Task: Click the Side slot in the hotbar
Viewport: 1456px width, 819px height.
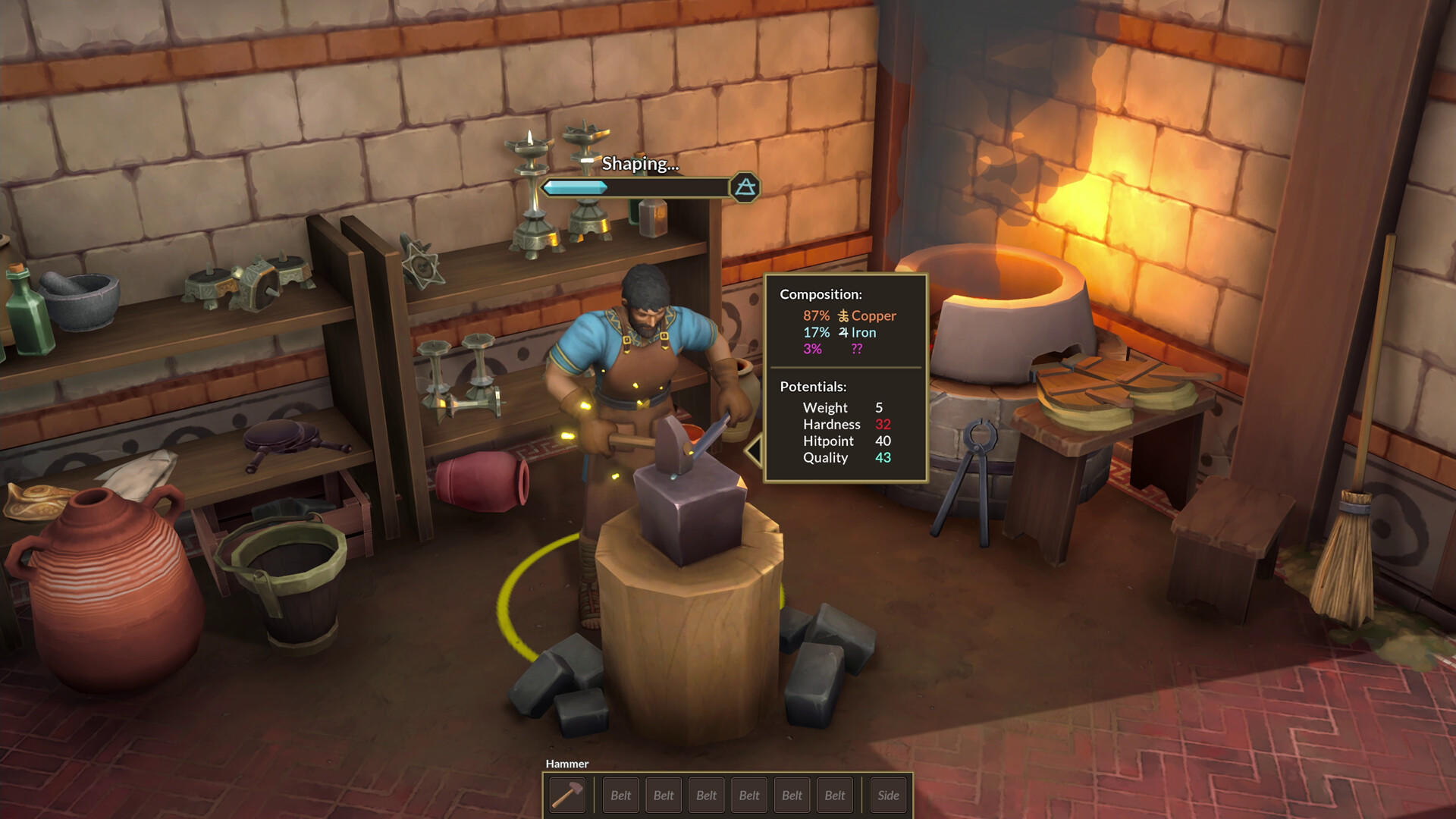Action: tap(888, 795)
